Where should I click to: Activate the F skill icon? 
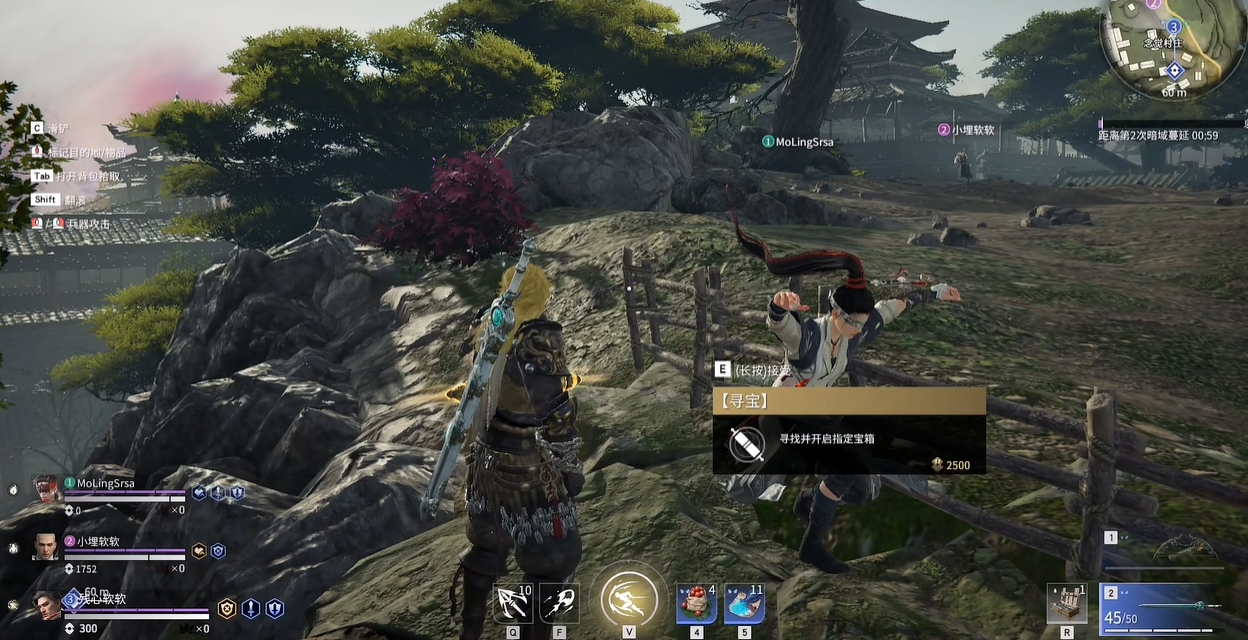tap(559, 603)
